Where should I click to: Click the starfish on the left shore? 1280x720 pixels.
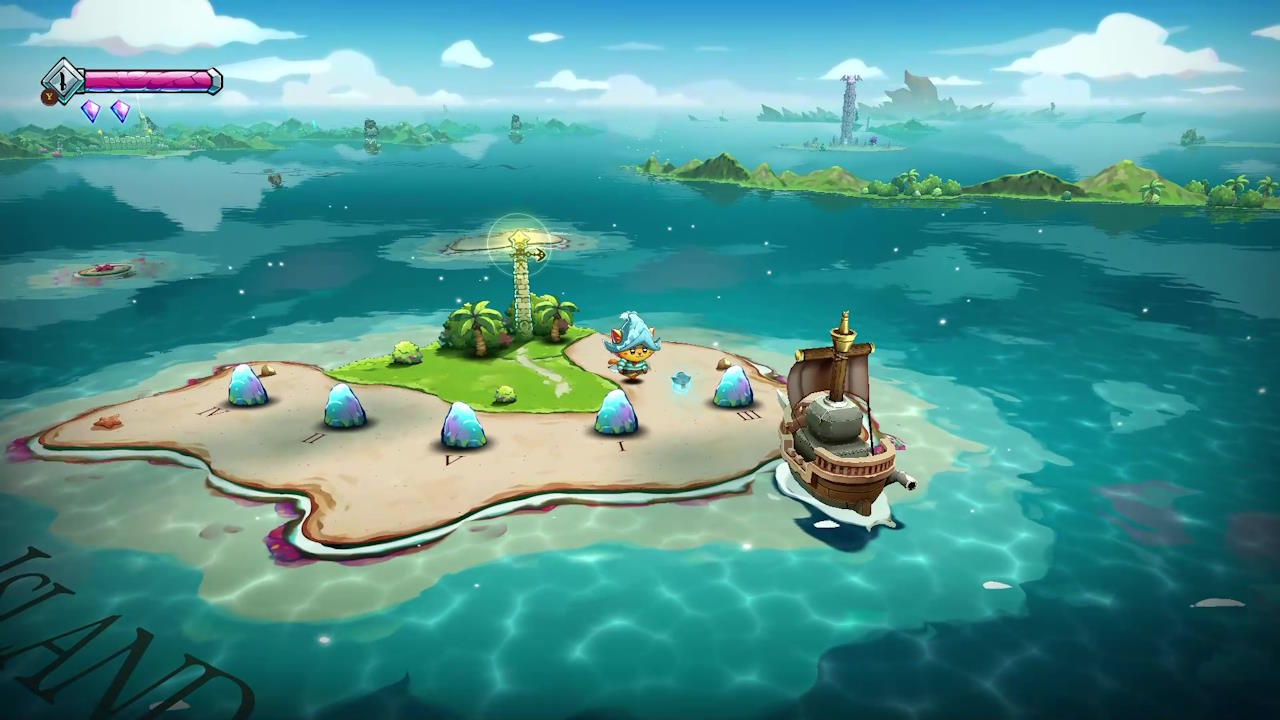(x=108, y=423)
